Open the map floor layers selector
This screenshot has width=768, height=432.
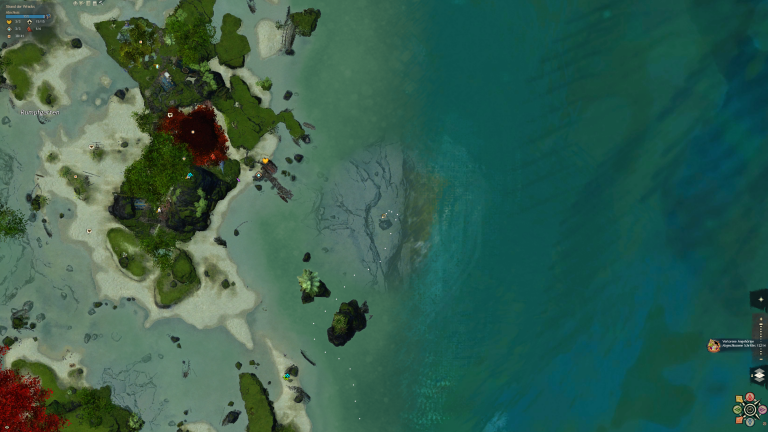click(x=758, y=375)
